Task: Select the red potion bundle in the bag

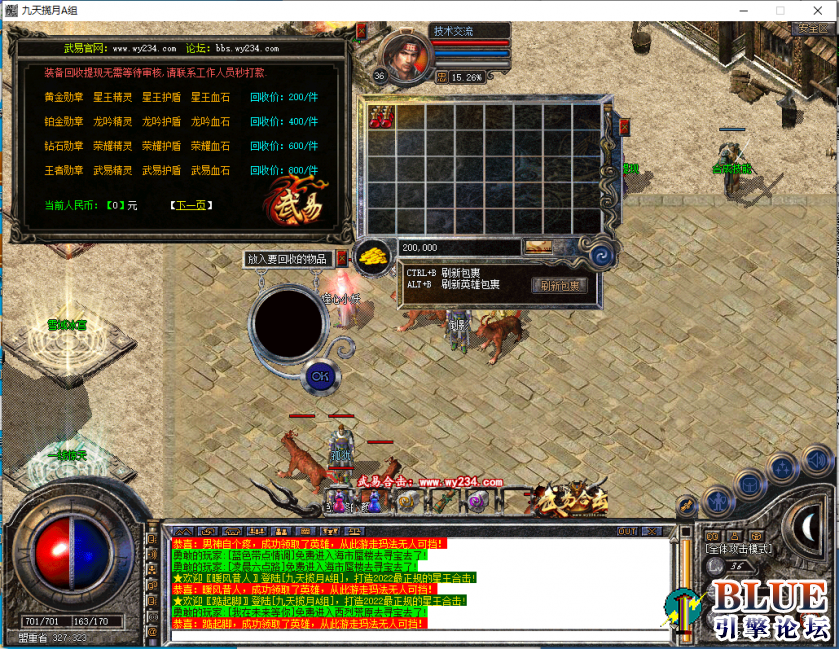Action: click(381, 117)
